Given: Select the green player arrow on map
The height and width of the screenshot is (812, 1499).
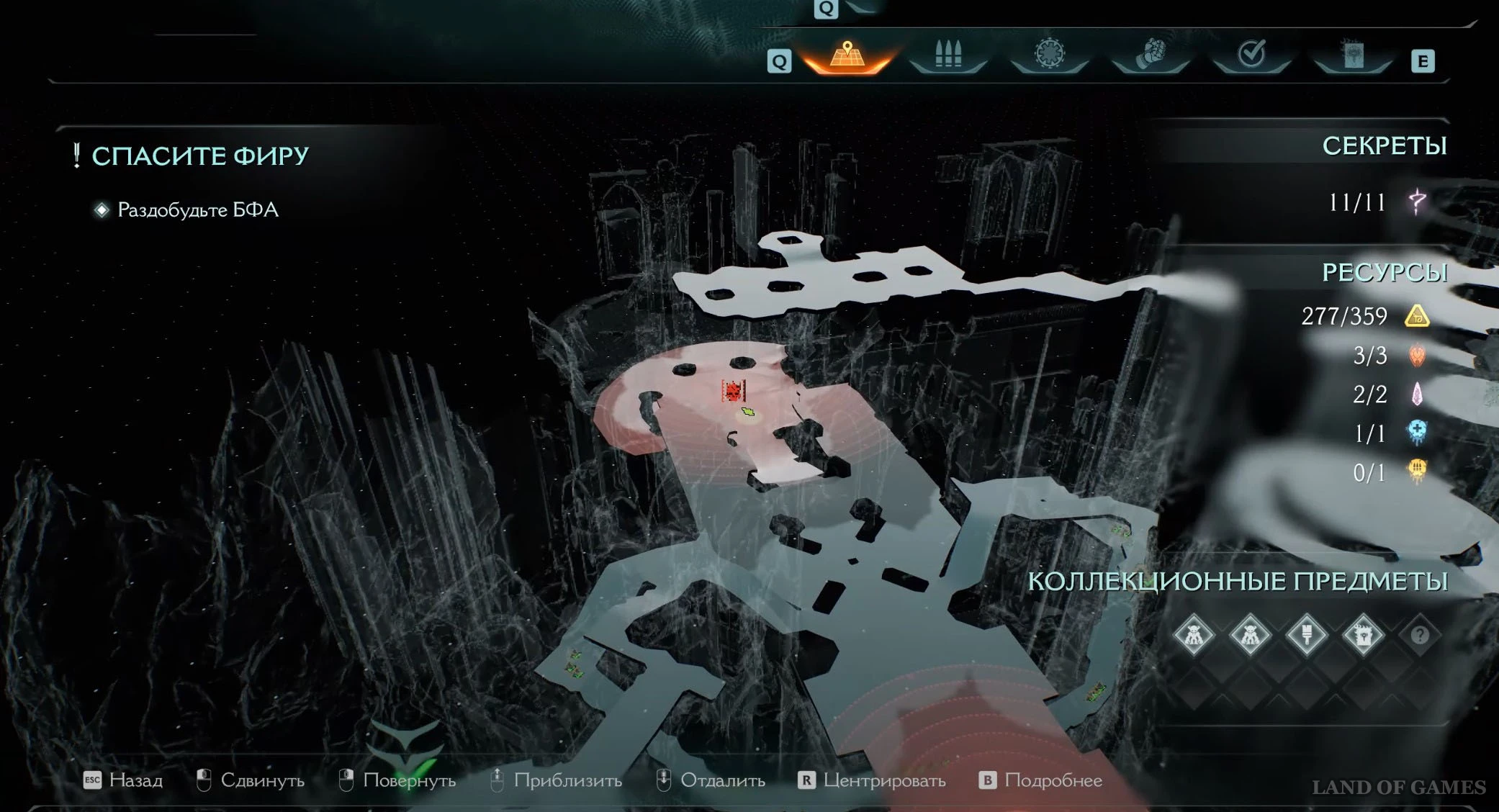Looking at the screenshot, I should click(x=748, y=412).
